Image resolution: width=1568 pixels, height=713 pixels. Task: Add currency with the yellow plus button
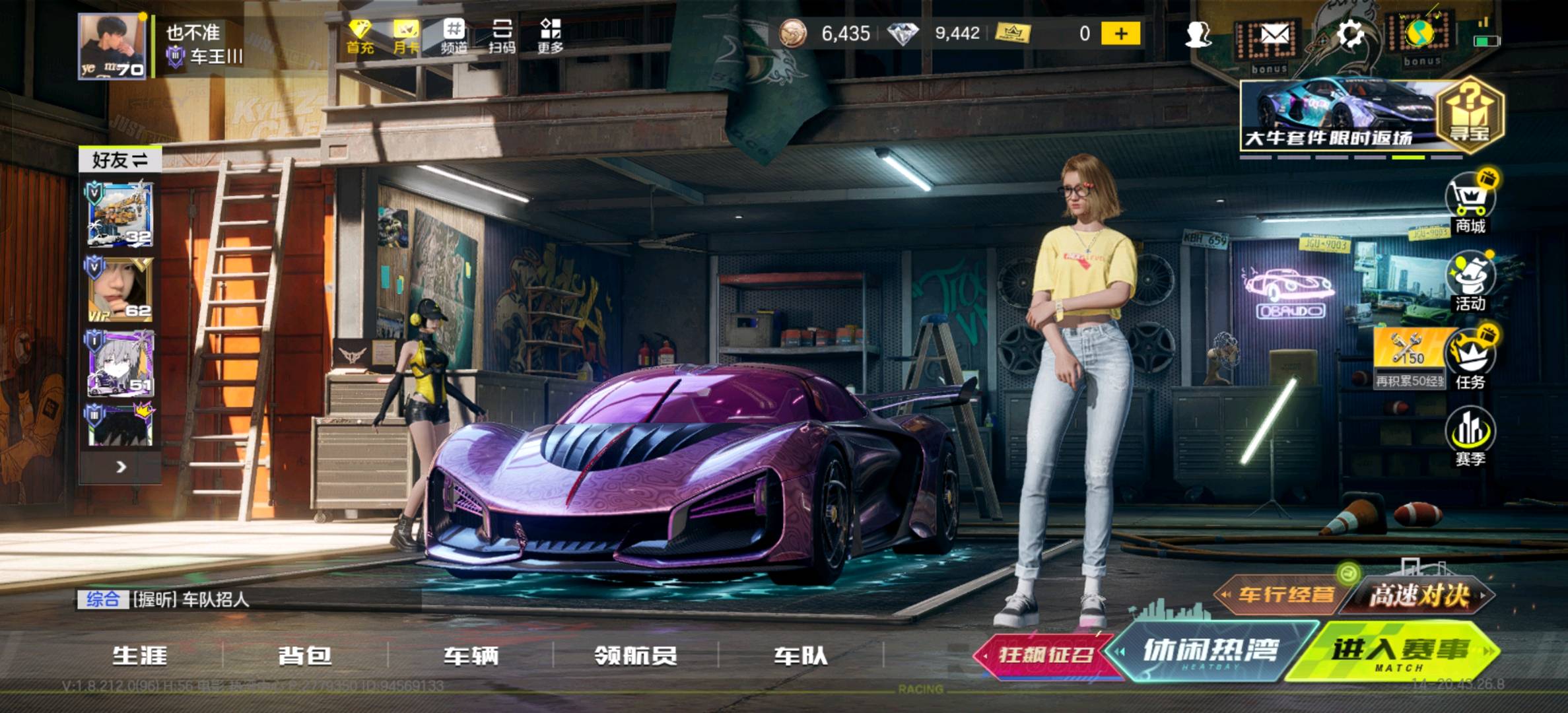1120,34
